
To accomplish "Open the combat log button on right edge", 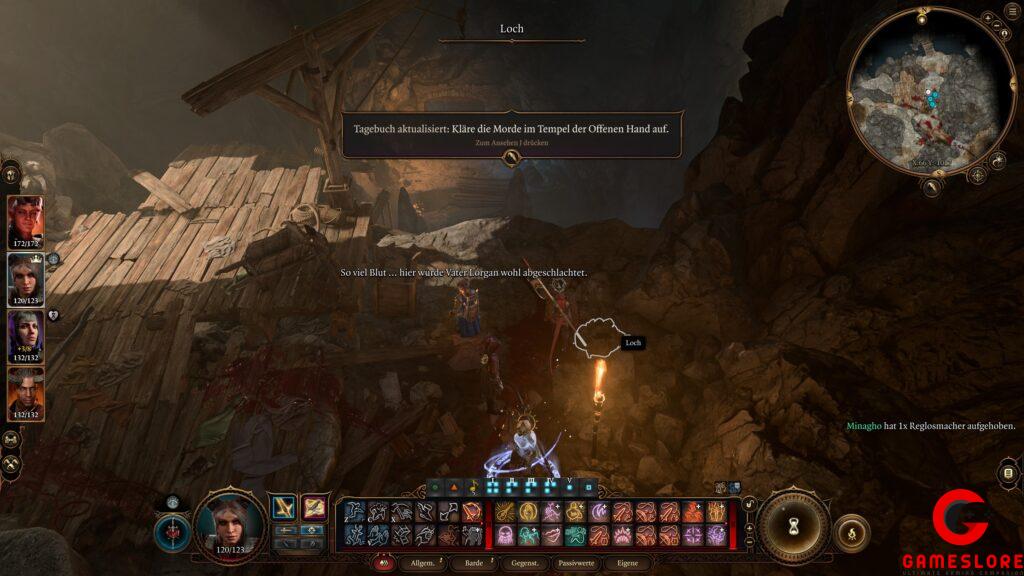I will [1008, 473].
